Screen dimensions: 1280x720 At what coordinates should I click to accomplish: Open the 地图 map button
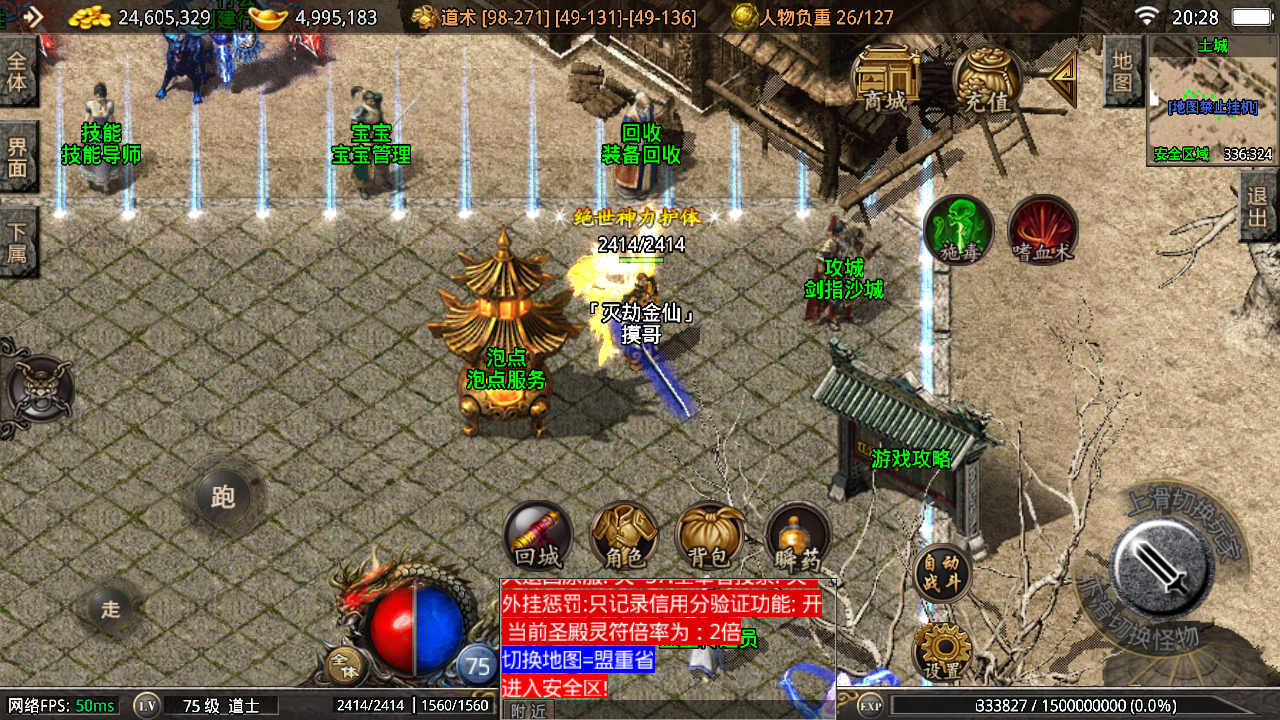1122,70
